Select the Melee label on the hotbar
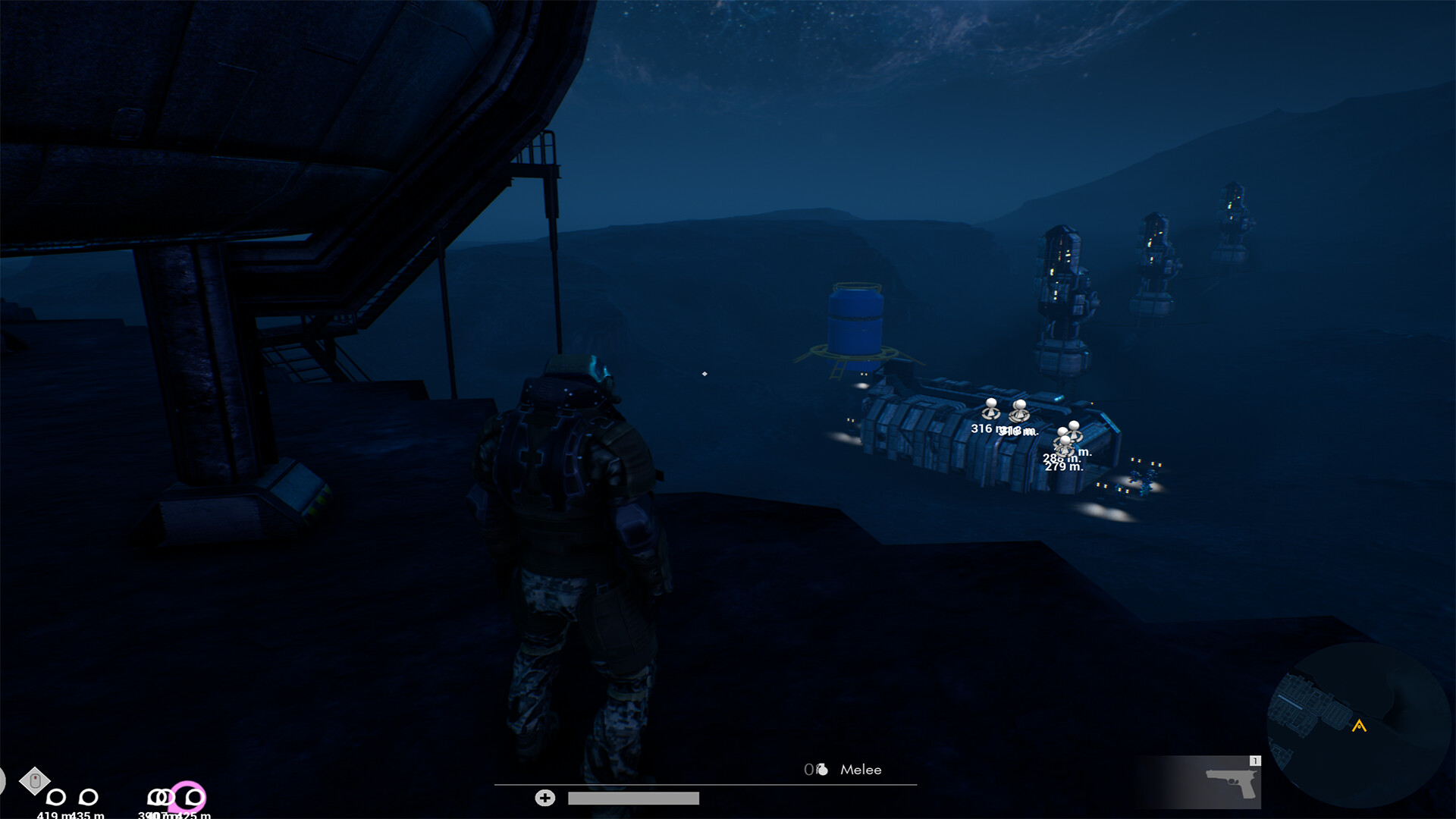This screenshot has height=819, width=1456. (861, 770)
